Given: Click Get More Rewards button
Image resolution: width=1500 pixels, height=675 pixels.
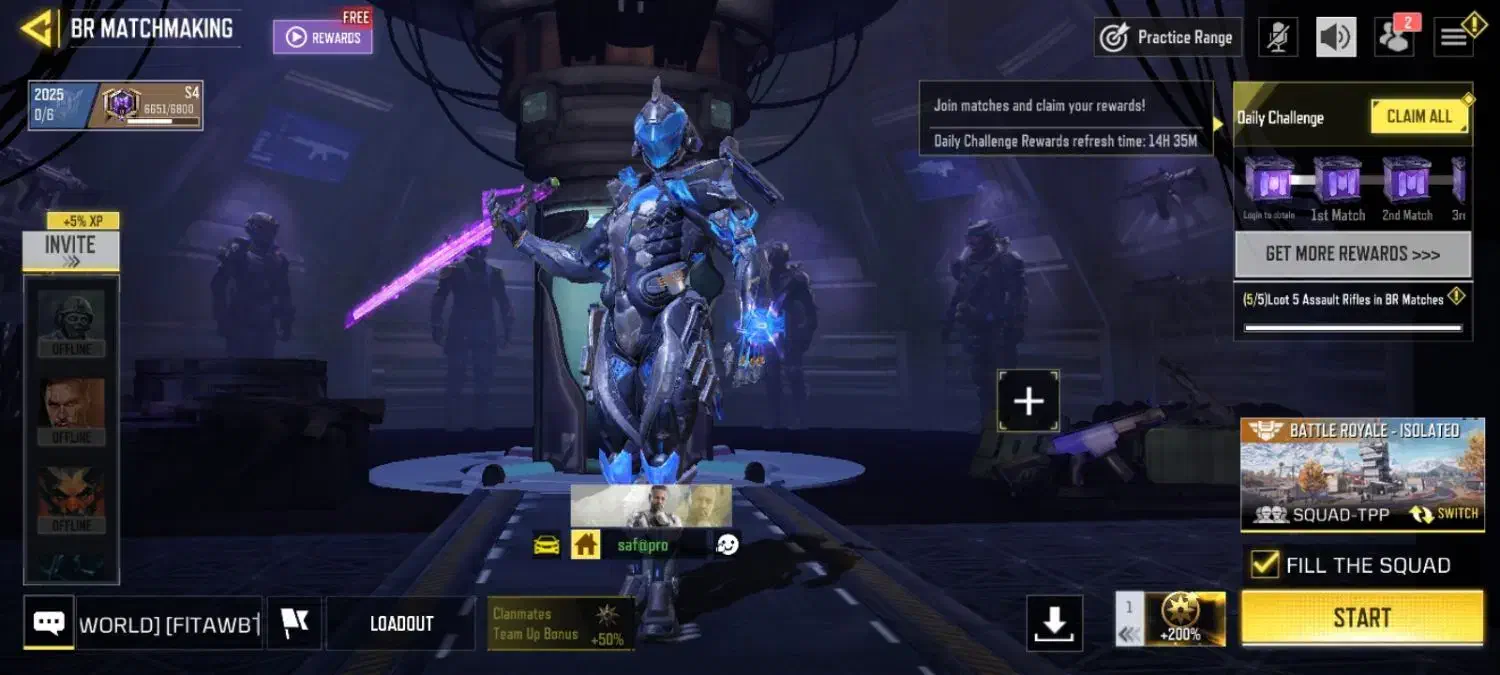Looking at the screenshot, I should (x=1352, y=254).
